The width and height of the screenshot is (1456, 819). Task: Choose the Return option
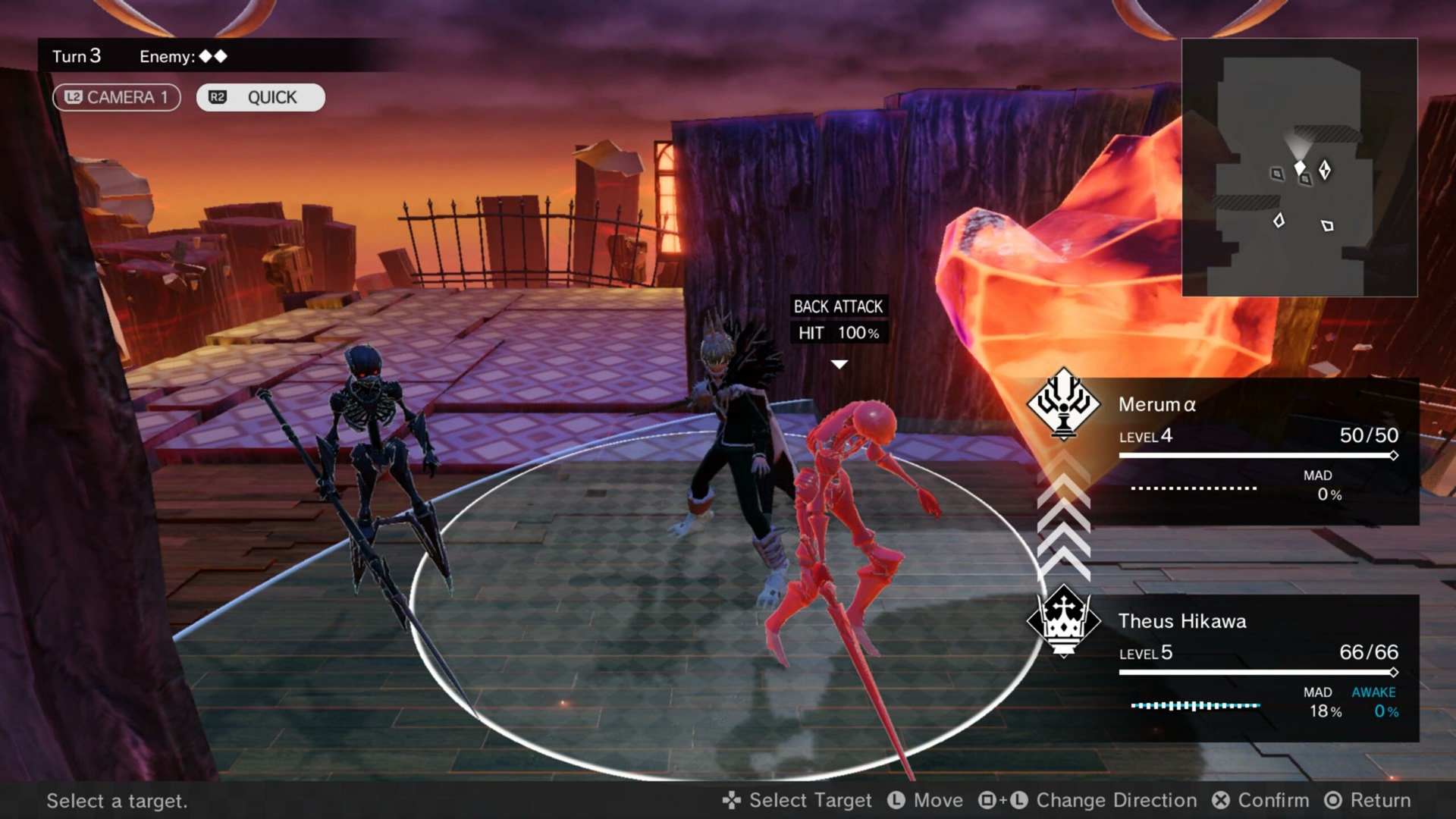[x=1367, y=800]
